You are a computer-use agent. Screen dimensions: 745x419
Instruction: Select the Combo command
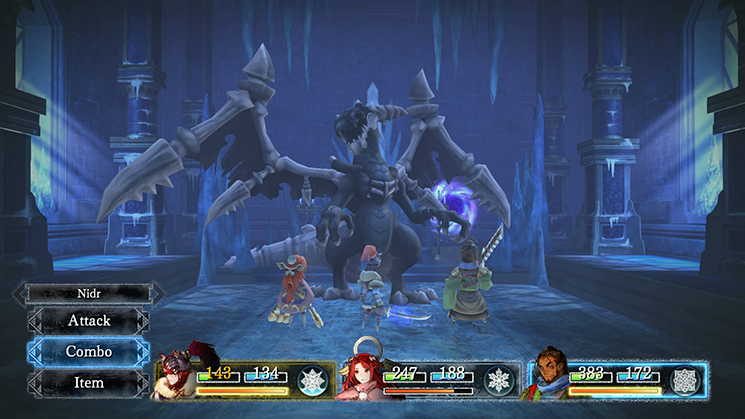point(89,352)
